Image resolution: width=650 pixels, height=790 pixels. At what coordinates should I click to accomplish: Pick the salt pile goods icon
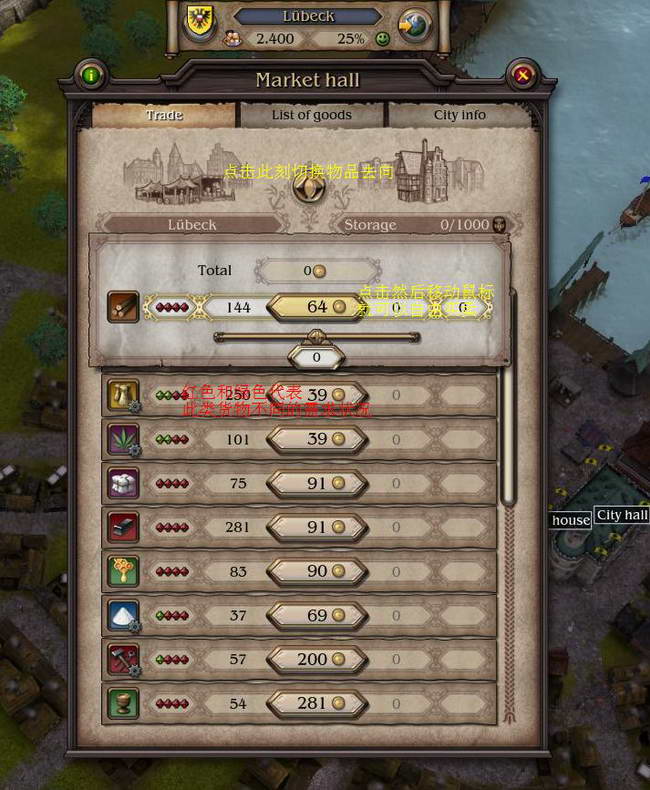pyautogui.click(x=123, y=615)
